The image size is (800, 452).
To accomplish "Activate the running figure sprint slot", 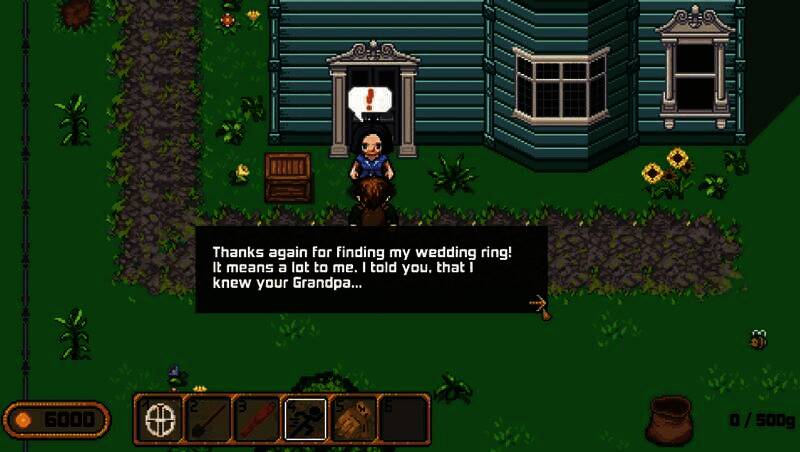I will 306,417.
